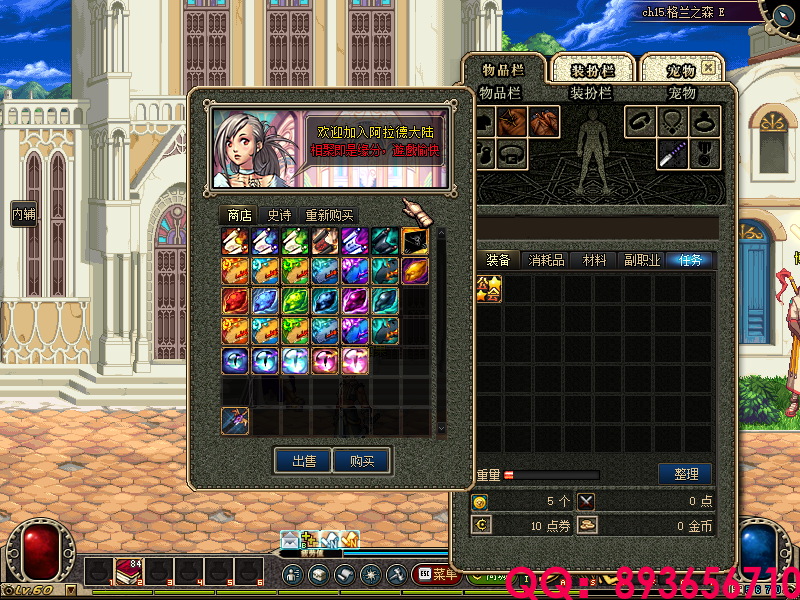Select the guild star item in inventory
This screenshot has width=800, height=600.
click(x=488, y=288)
